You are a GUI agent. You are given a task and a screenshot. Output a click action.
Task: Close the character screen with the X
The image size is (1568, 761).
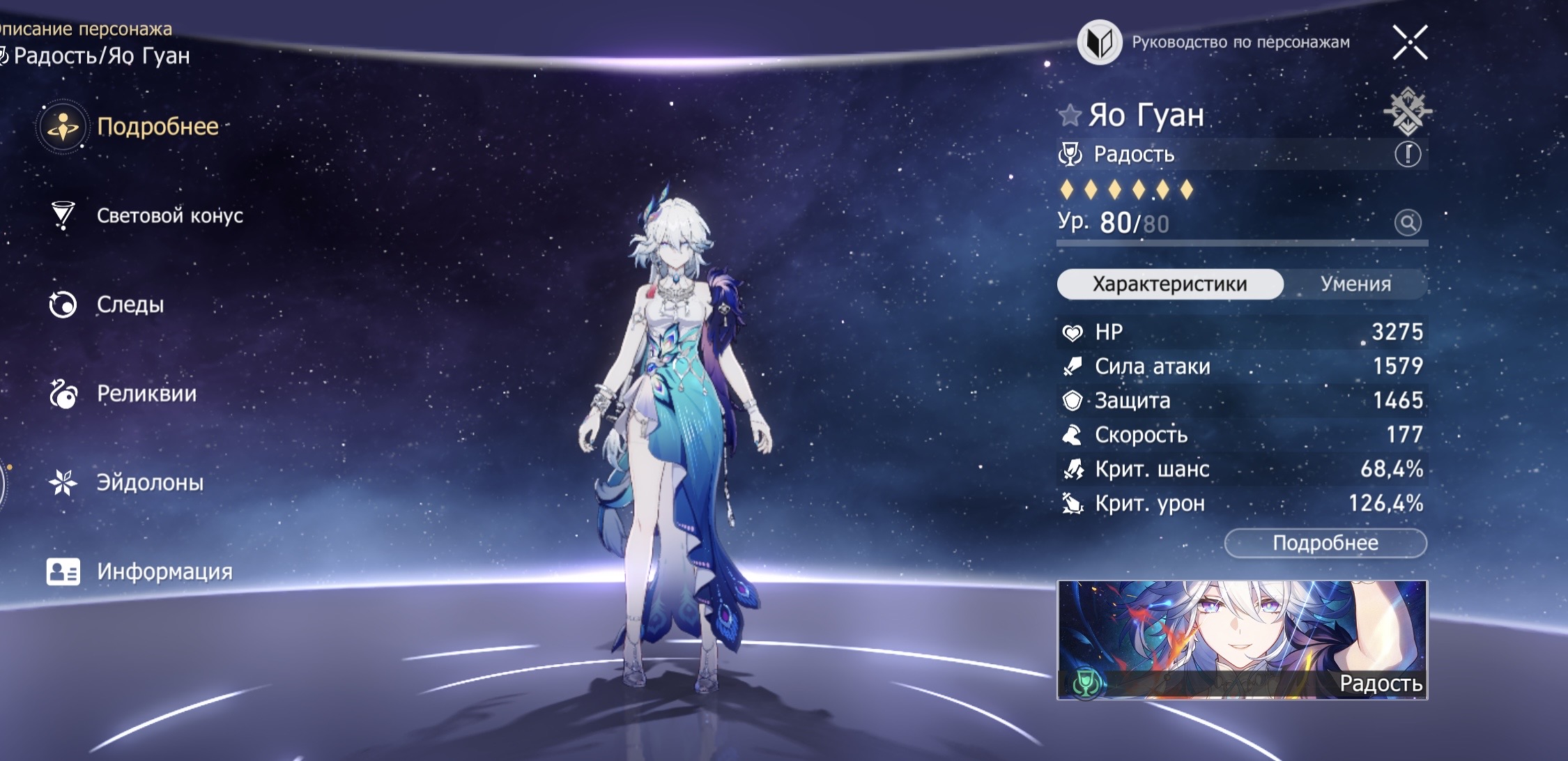1410,43
